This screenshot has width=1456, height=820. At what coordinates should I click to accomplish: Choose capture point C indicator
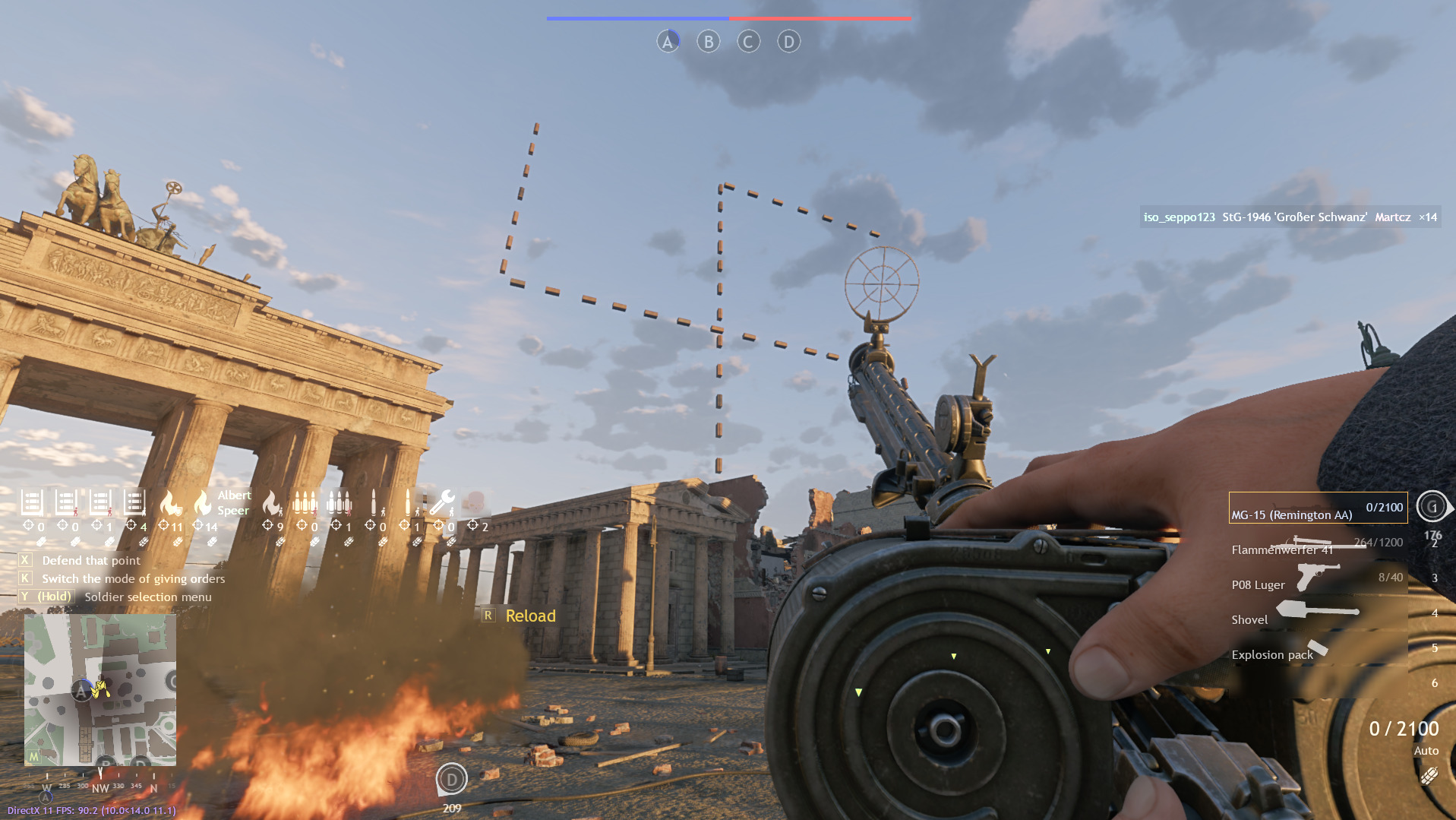click(748, 42)
